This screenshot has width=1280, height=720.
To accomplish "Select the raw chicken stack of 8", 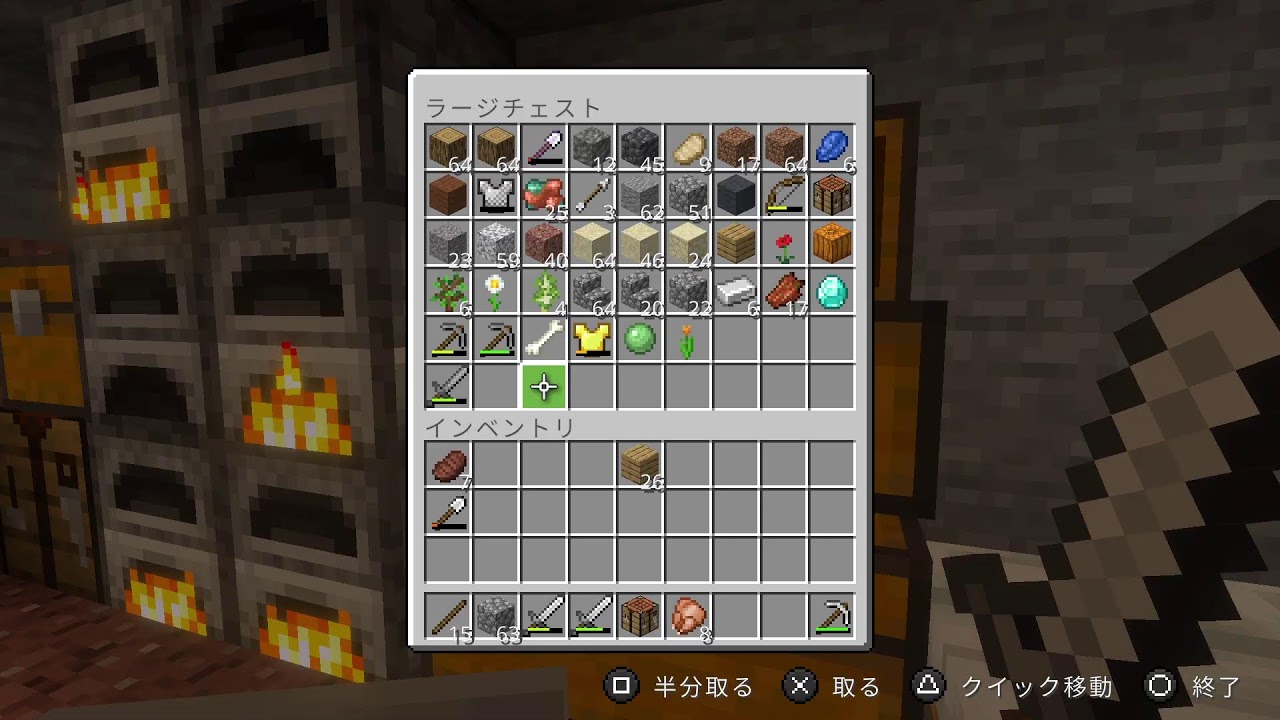I will tap(688, 616).
